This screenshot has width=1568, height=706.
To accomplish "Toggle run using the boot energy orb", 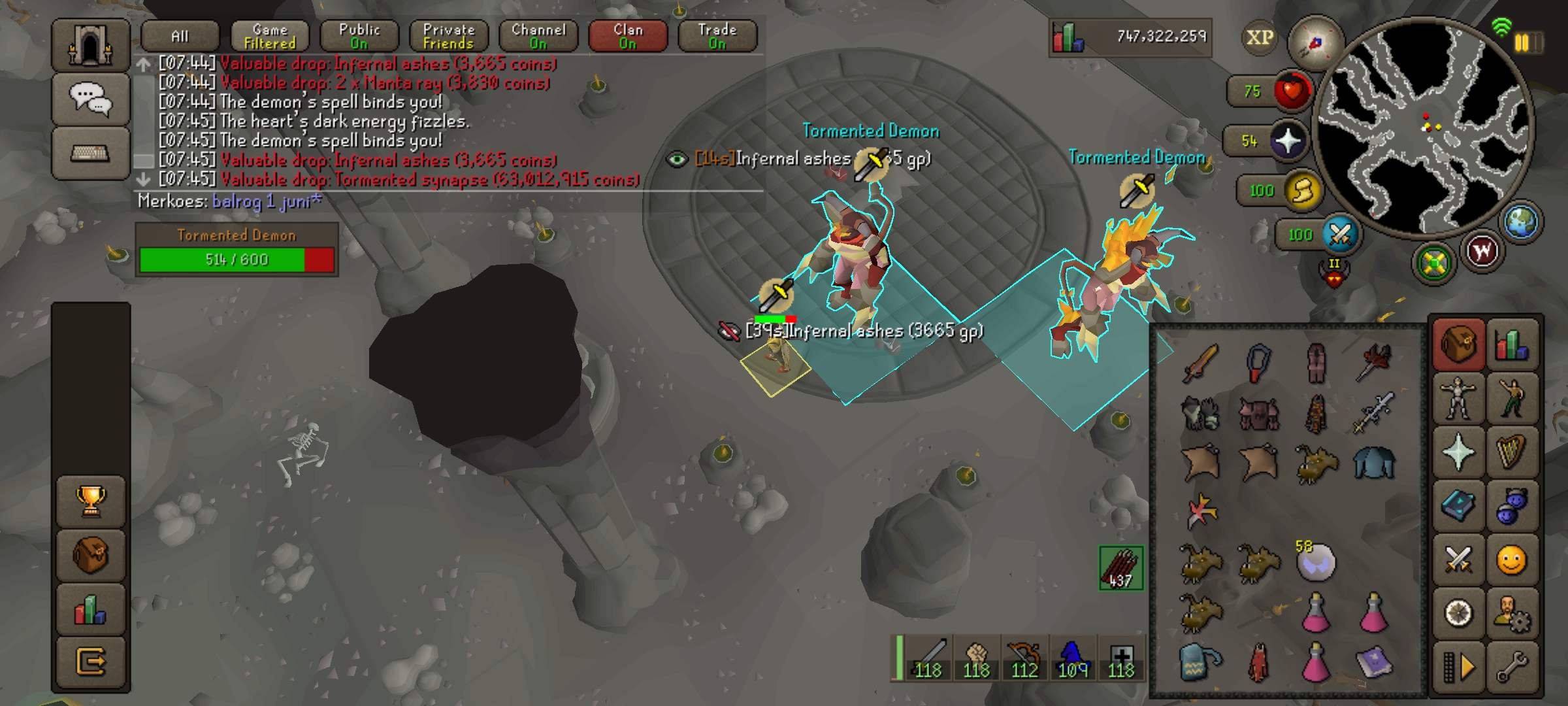I will [1302, 191].
